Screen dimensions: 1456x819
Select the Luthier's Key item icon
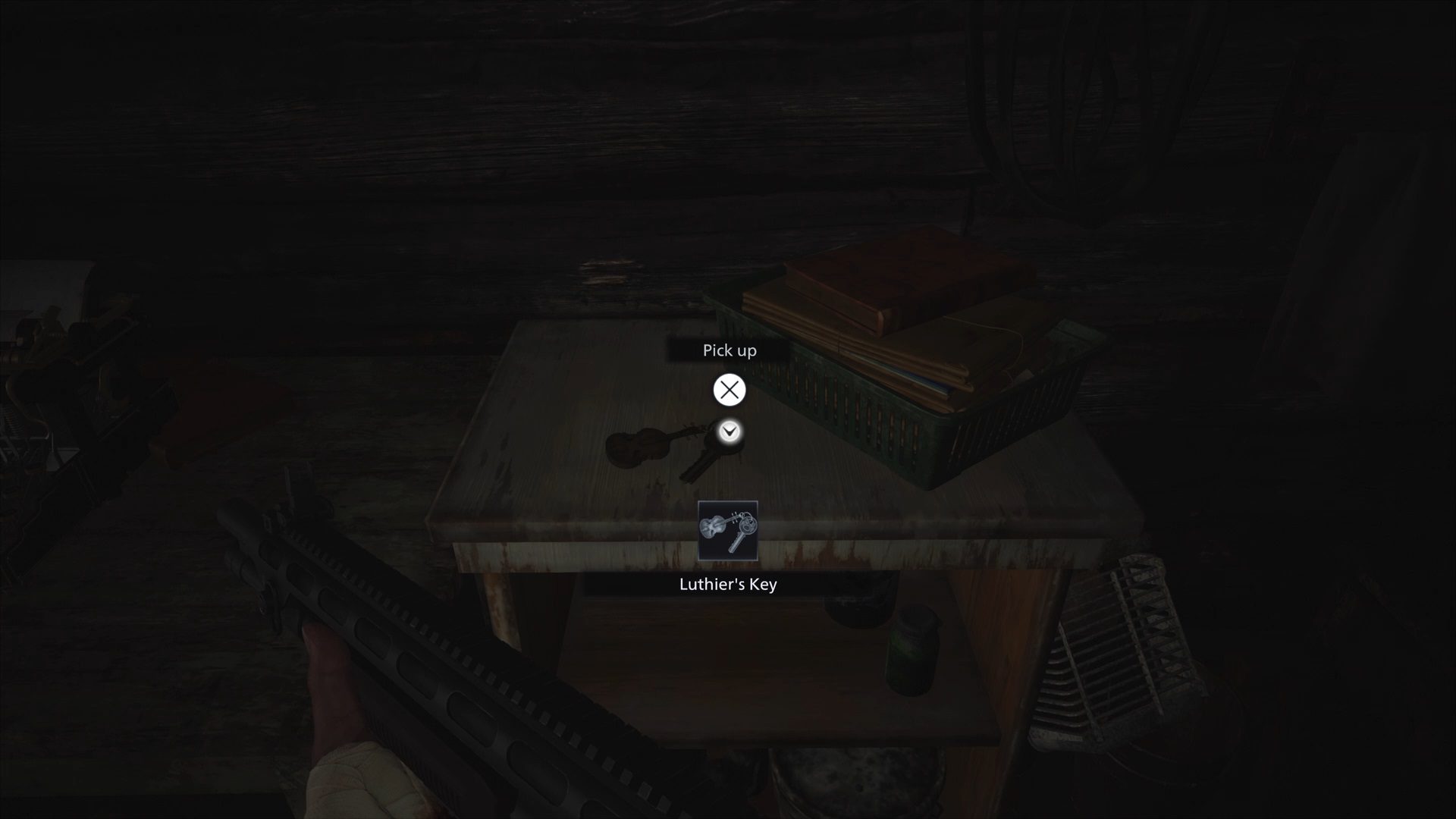pos(728,531)
